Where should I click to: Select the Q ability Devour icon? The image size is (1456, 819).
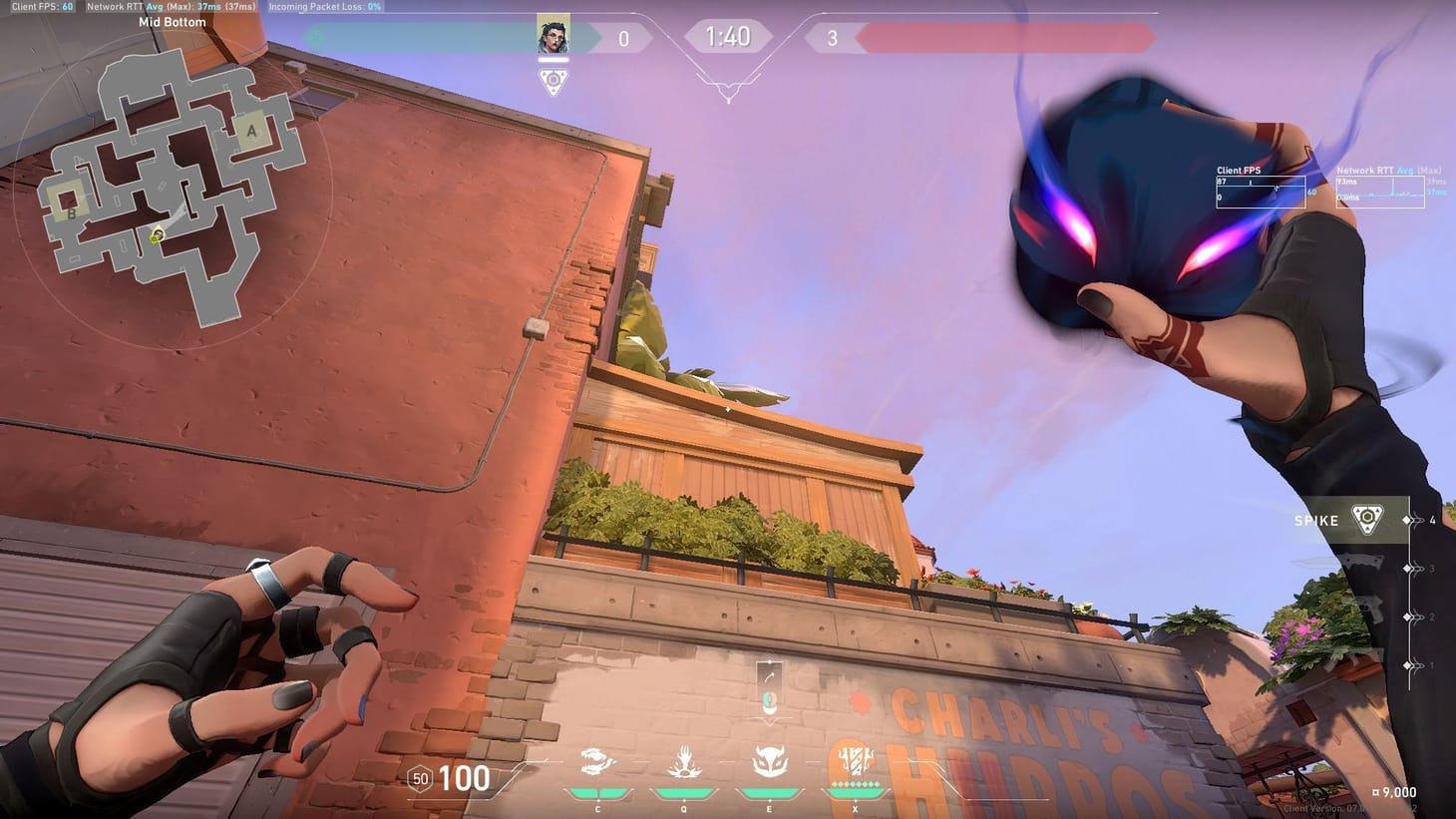[682, 762]
